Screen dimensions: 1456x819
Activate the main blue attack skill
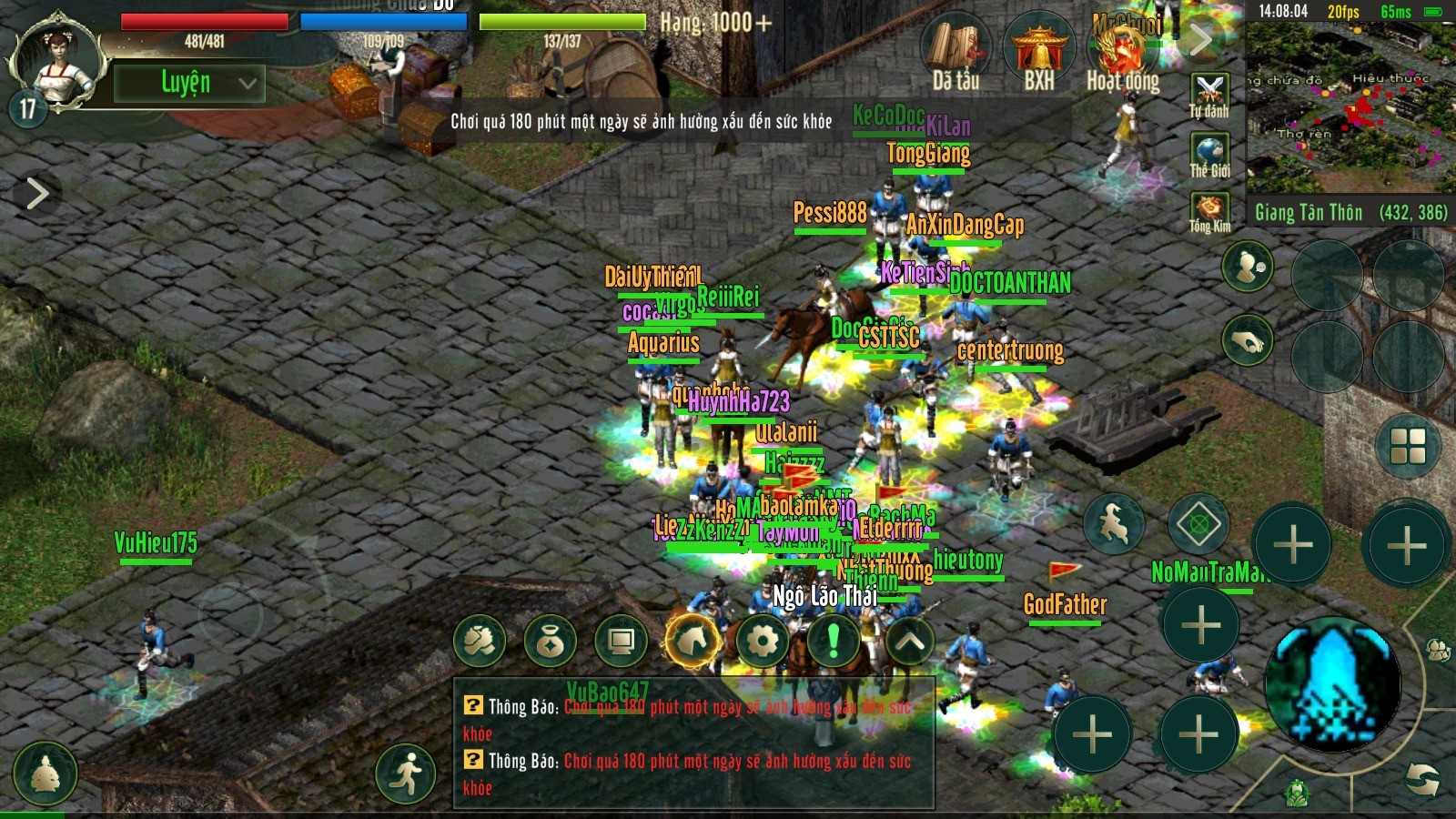click(x=1333, y=684)
